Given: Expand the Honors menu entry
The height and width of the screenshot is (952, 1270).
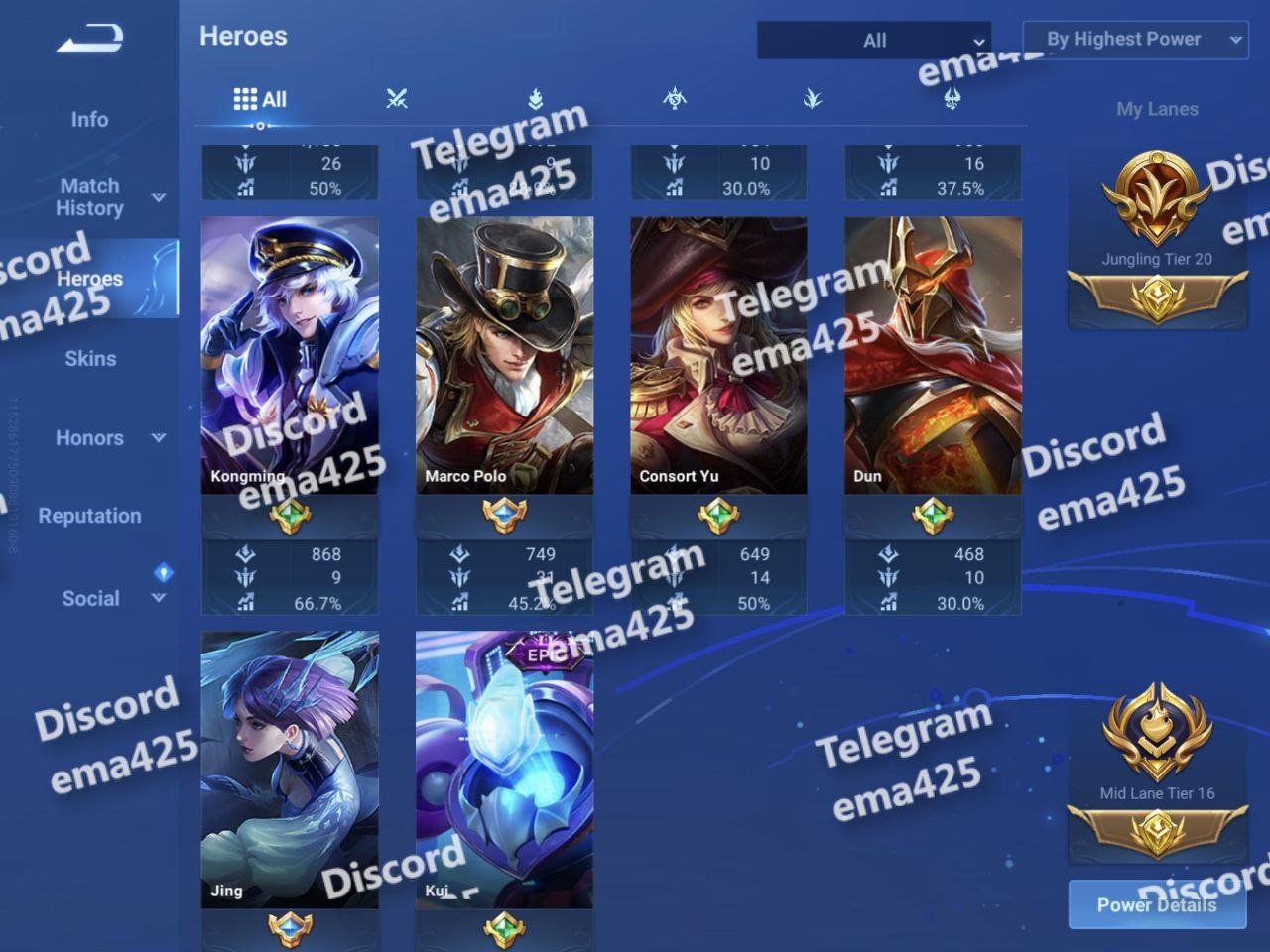Looking at the screenshot, I should click(x=90, y=438).
